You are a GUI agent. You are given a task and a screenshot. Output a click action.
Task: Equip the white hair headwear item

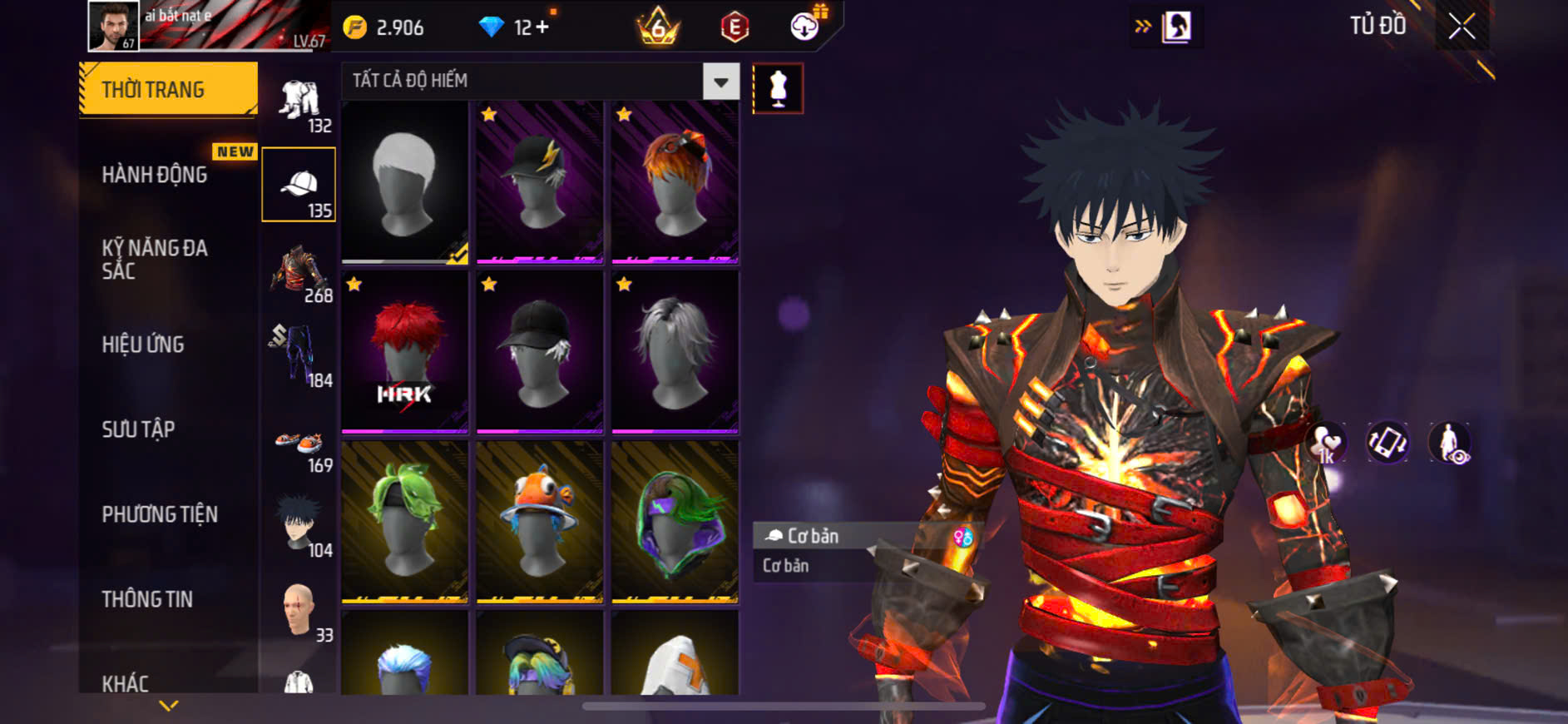coord(405,182)
